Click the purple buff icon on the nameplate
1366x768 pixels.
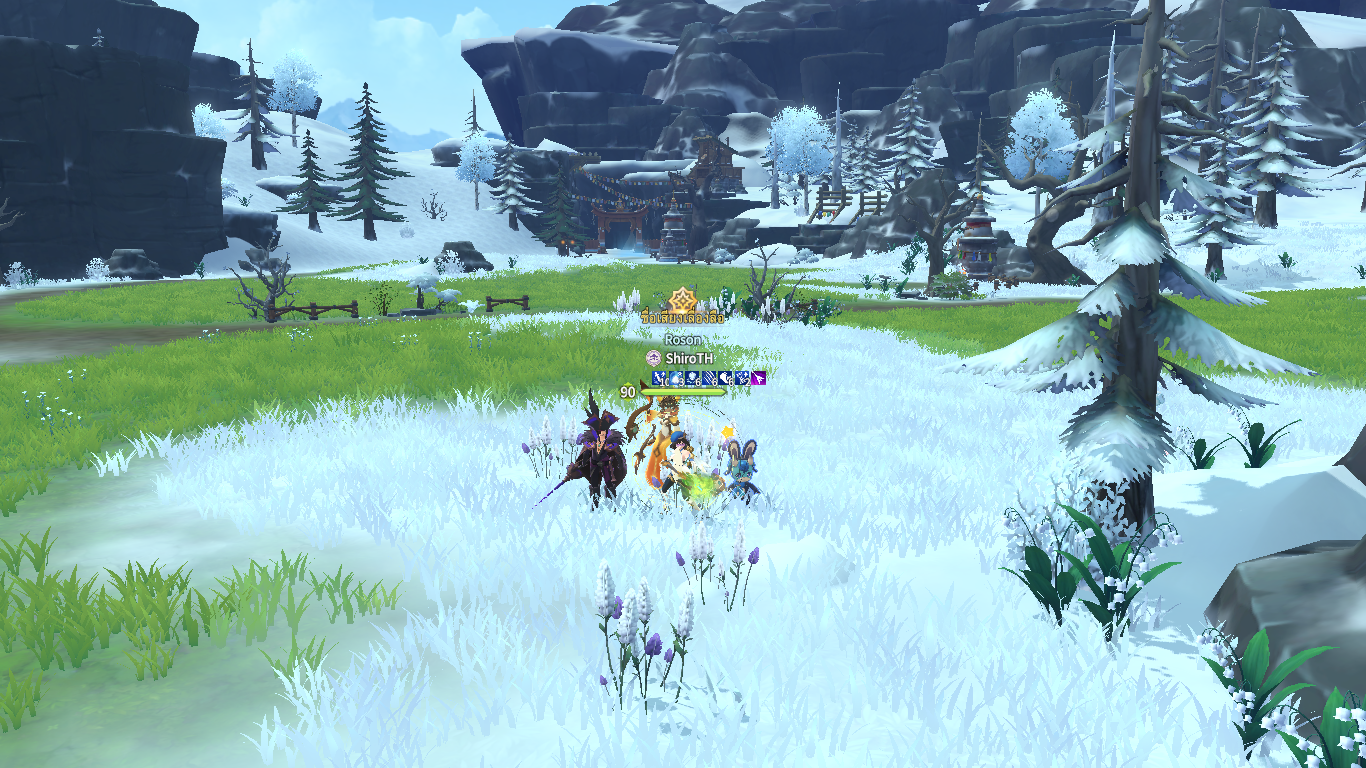click(759, 378)
